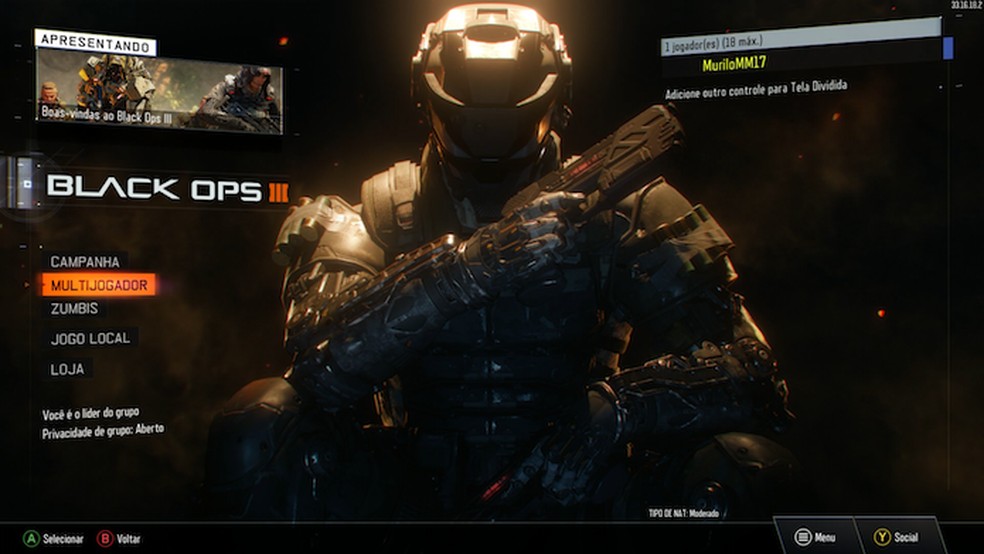Open the Campanha mode
984x554 pixels.
[x=85, y=262]
